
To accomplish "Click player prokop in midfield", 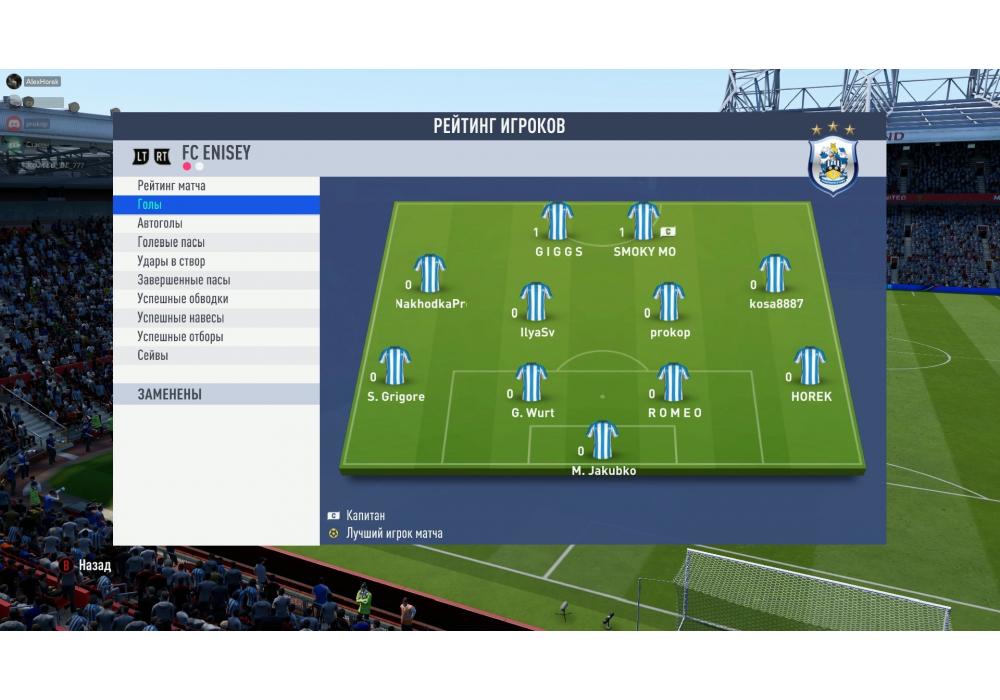I will tap(668, 302).
